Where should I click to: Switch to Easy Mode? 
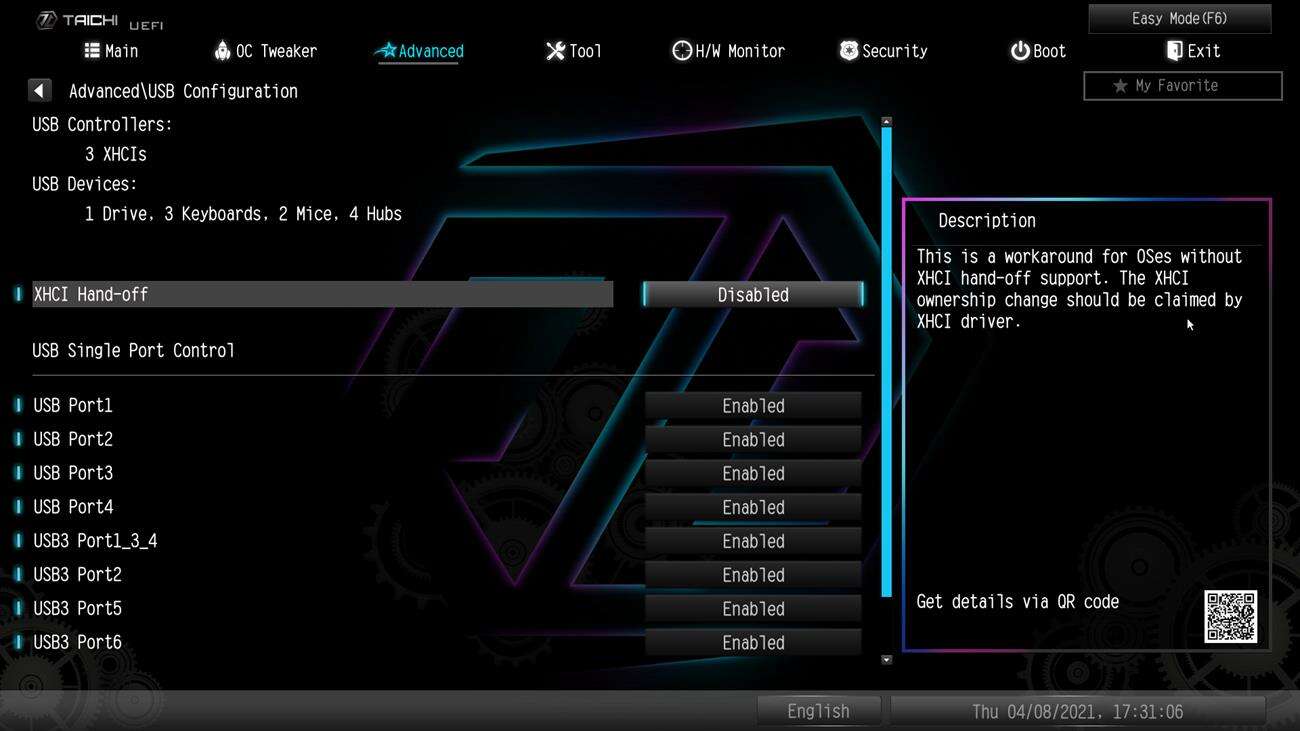point(1182,18)
